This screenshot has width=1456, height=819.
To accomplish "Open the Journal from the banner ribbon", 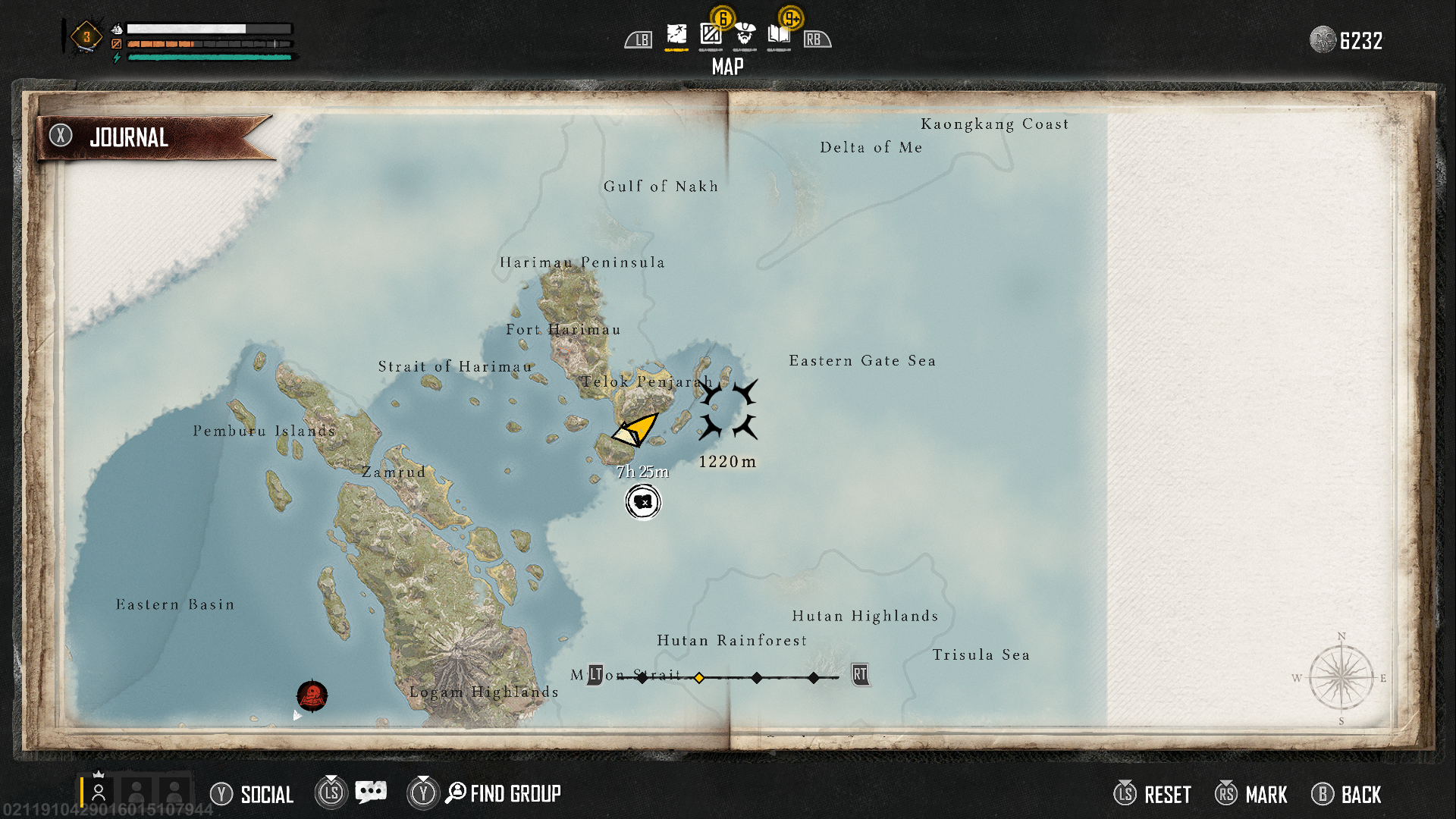I will [129, 137].
